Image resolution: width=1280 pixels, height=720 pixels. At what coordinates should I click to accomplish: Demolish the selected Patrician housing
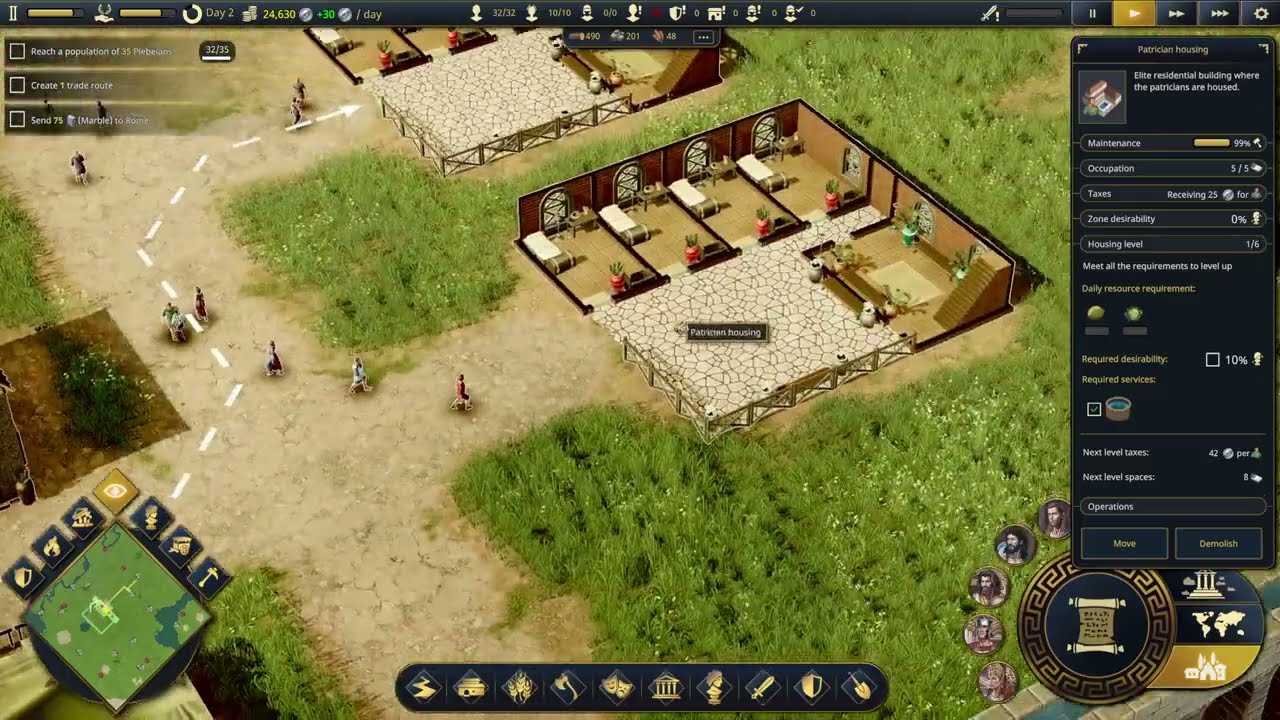pos(1217,543)
